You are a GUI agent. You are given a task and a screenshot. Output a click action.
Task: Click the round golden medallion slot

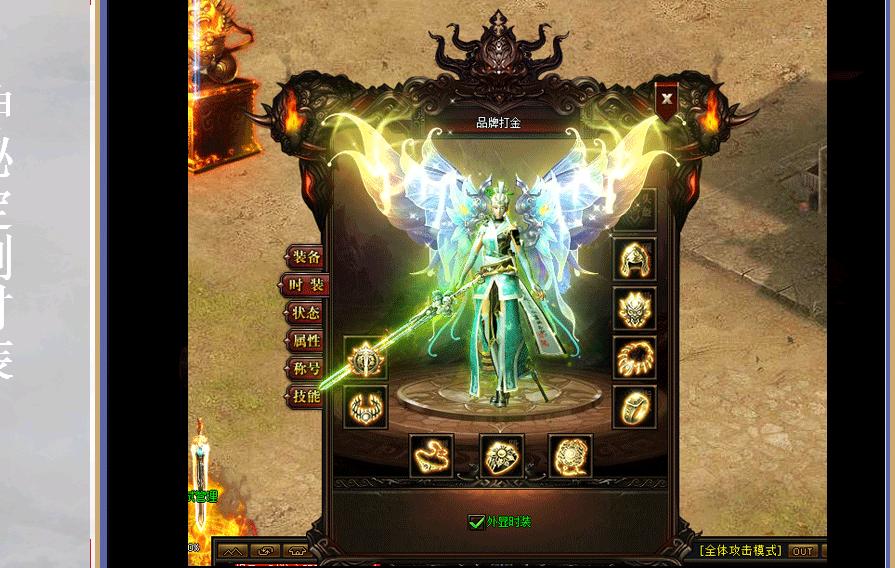pyautogui.click(x=570, y=456)
